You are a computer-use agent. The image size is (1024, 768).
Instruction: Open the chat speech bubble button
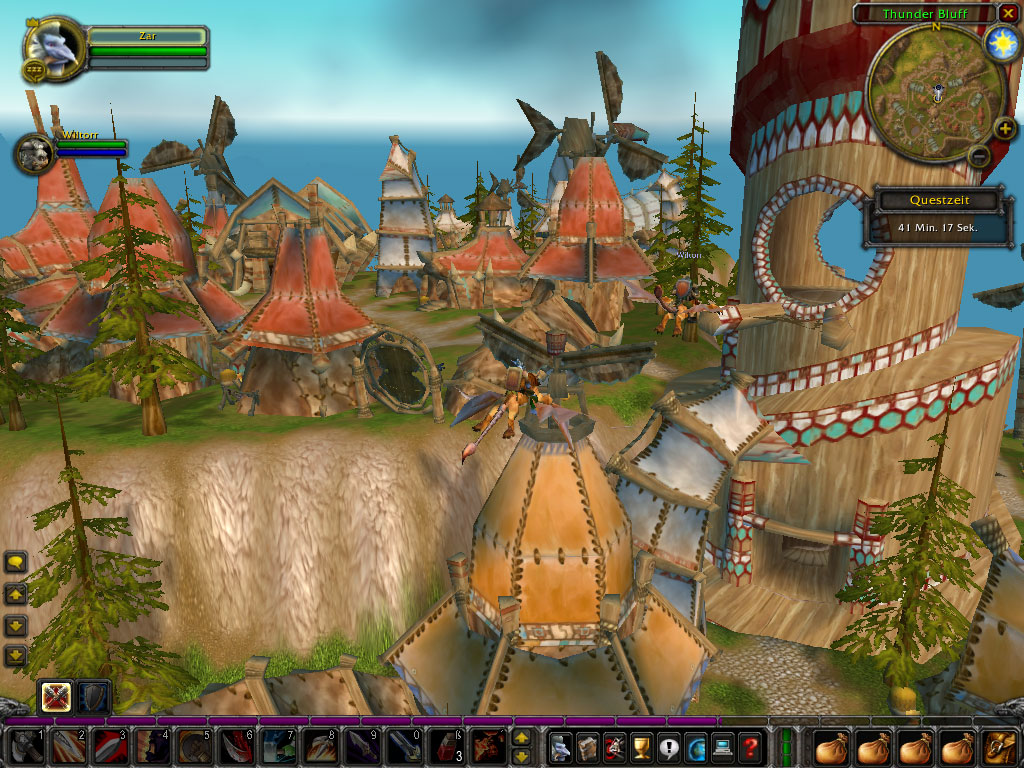click(16, 562)
